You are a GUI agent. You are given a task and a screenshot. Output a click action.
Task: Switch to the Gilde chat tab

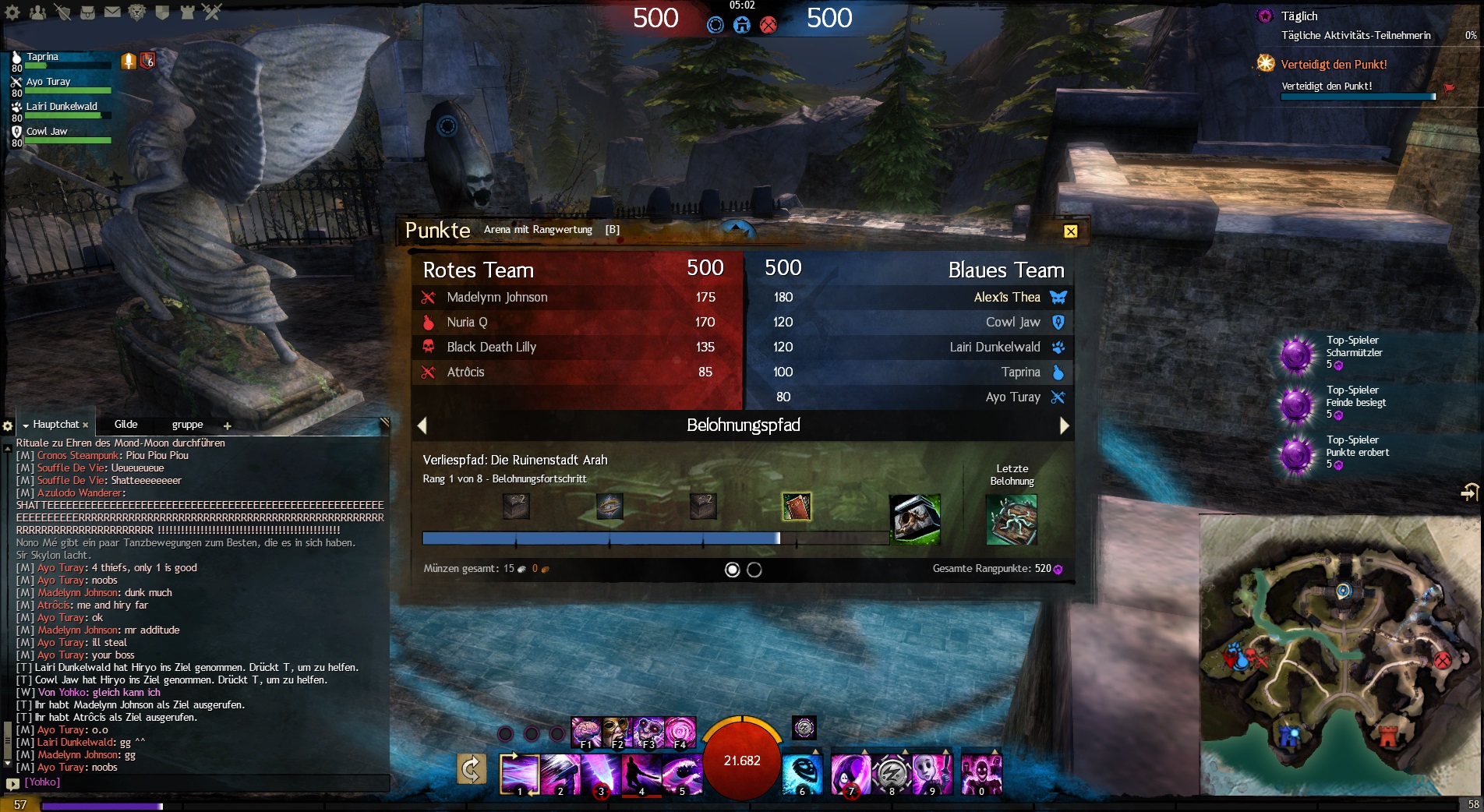[x=125, y=425]
